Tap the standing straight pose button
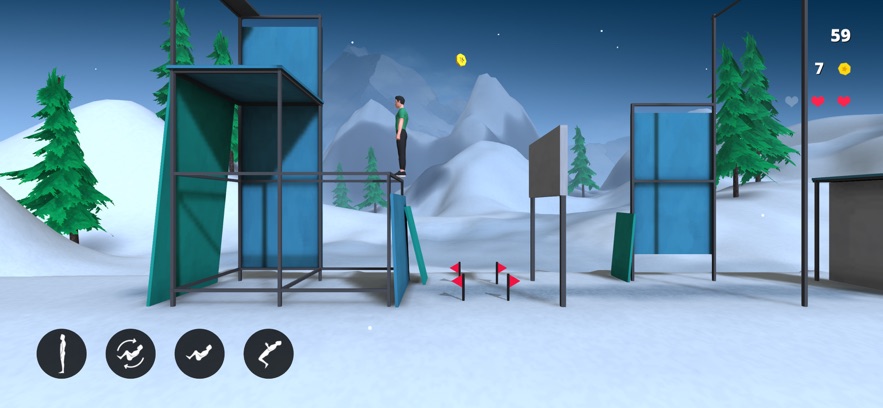 [x=62, y=354]
